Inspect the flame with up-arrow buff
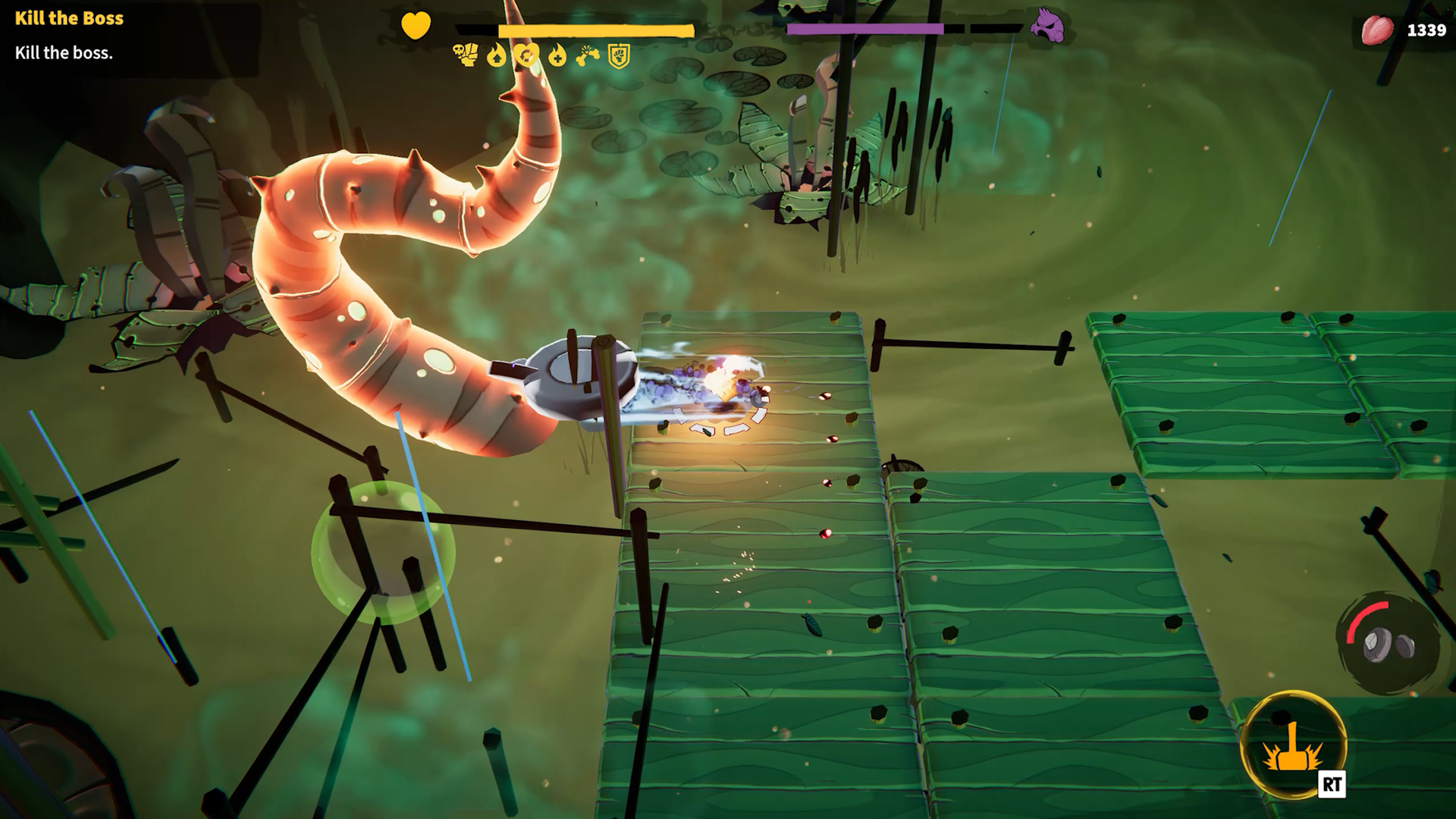1456x819 pixels. pos(497,55)
